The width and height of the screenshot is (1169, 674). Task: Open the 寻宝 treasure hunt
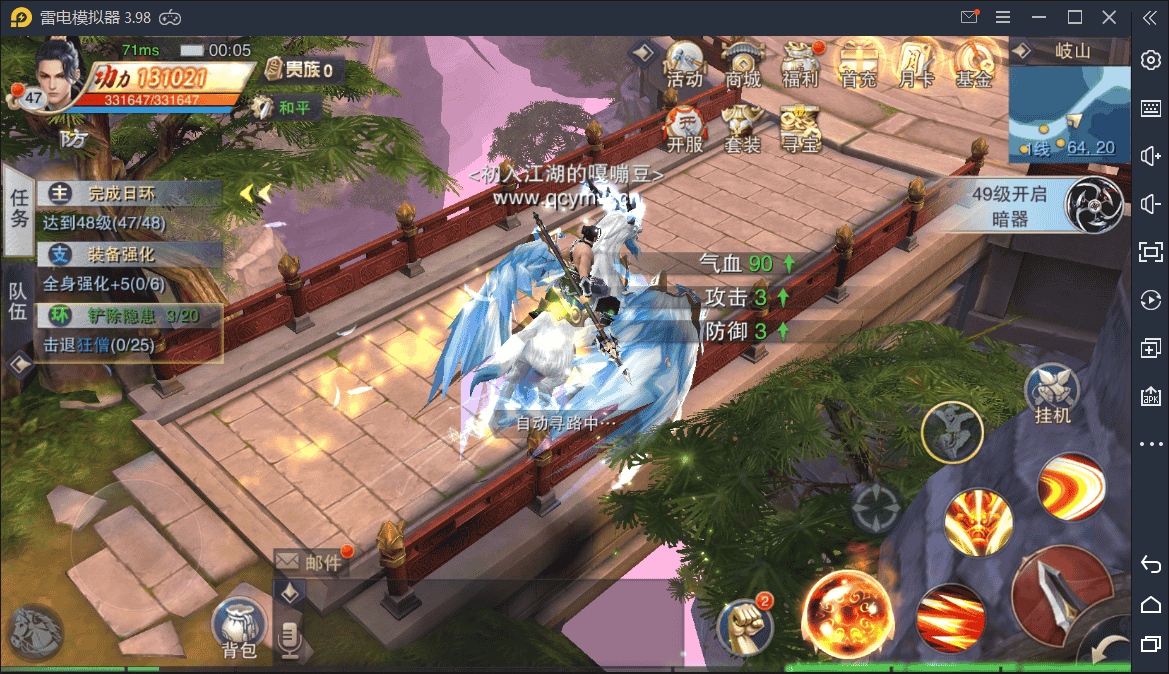point(800,129)
